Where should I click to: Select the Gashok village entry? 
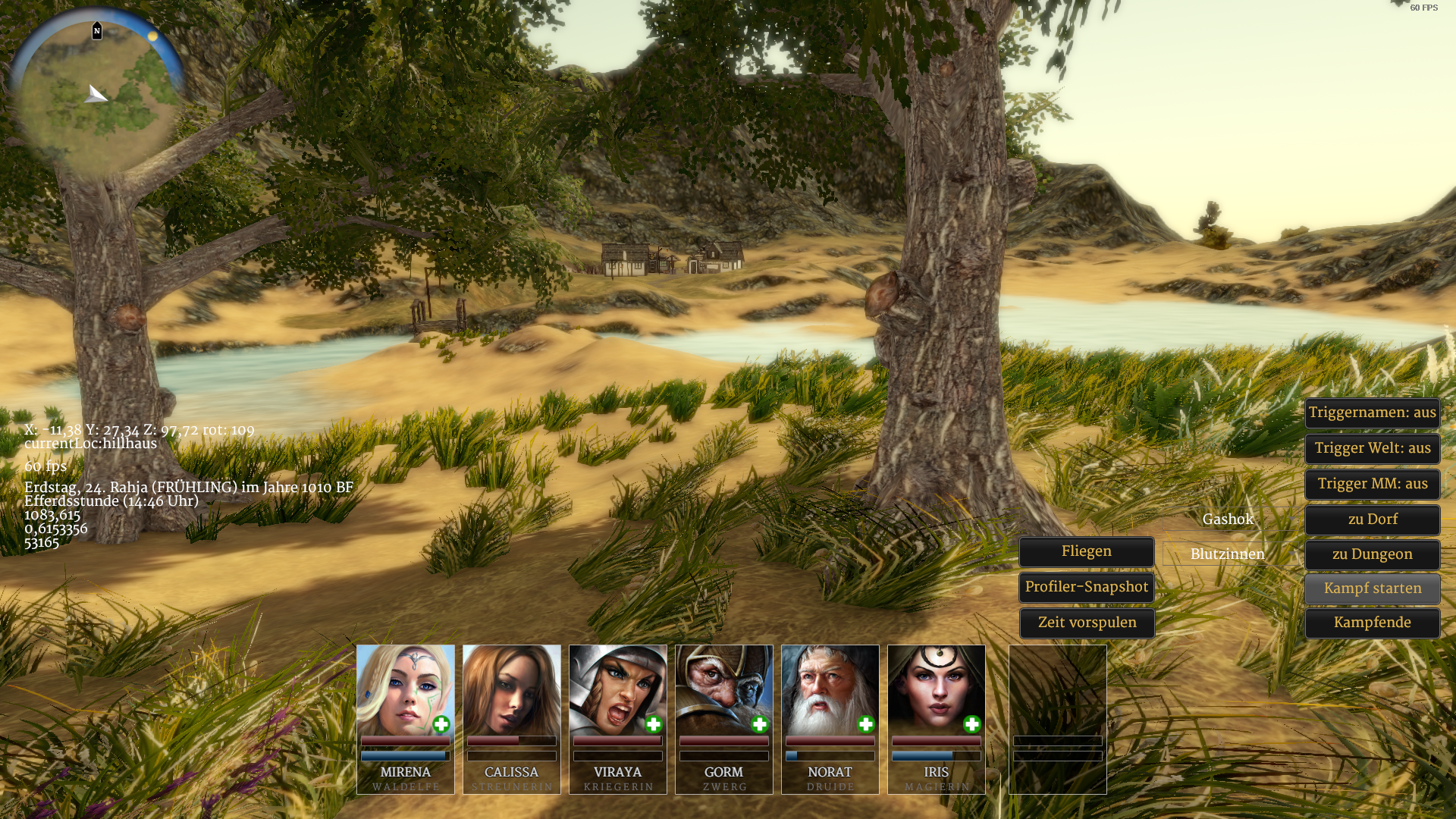tap(1228, 520)
